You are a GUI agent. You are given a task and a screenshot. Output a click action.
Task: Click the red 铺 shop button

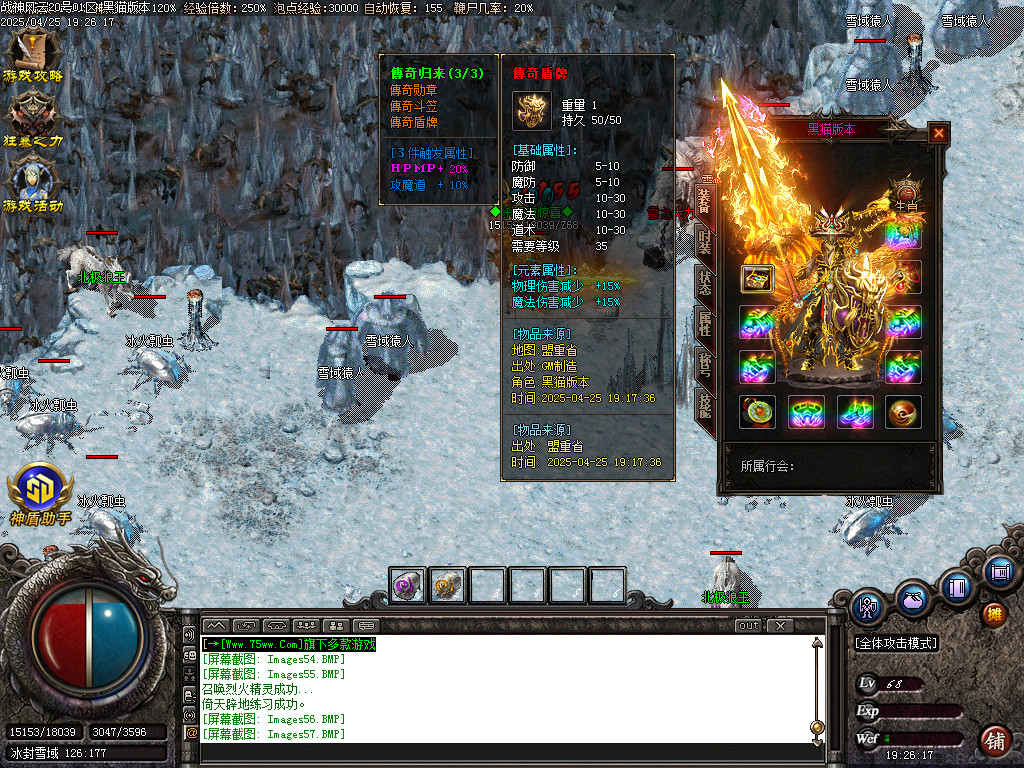coord(994,739)
